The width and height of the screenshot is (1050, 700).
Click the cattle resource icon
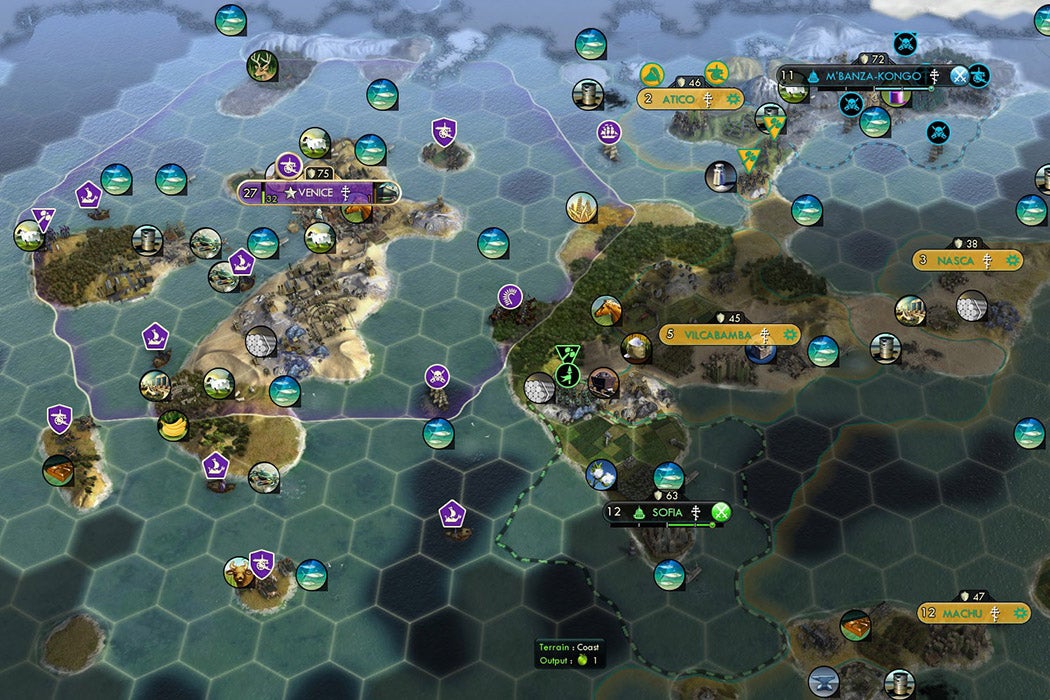pos(239,573)
